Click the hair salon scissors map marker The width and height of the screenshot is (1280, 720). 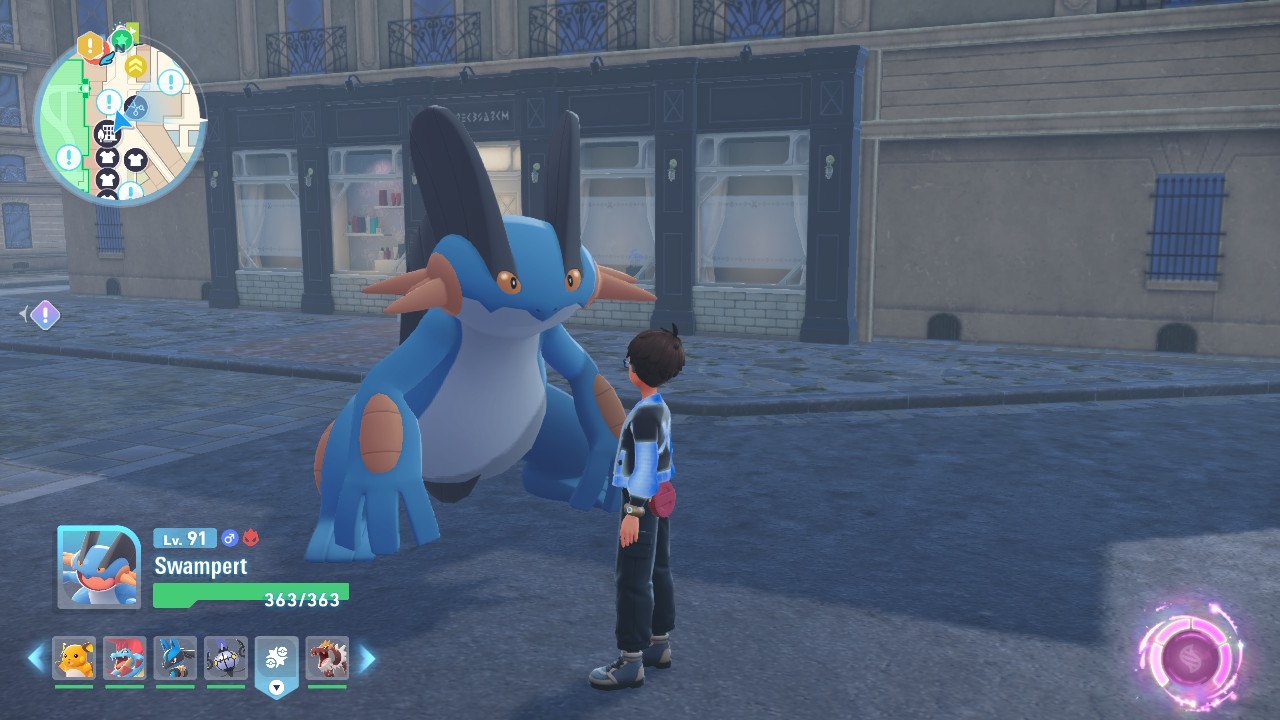tap(138, 106)
